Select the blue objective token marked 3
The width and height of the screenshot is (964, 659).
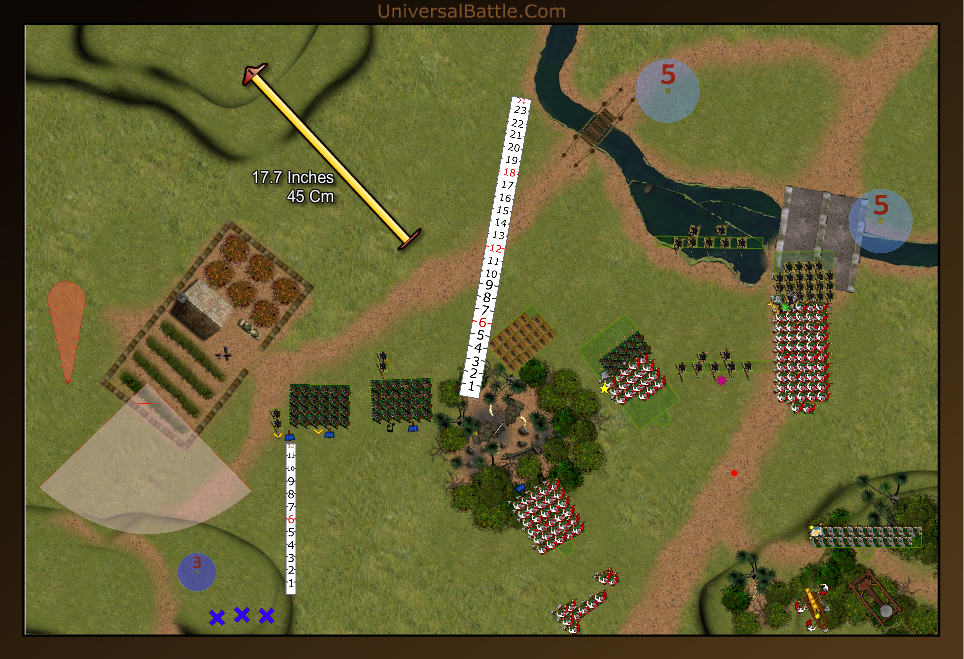coord(197,571)
